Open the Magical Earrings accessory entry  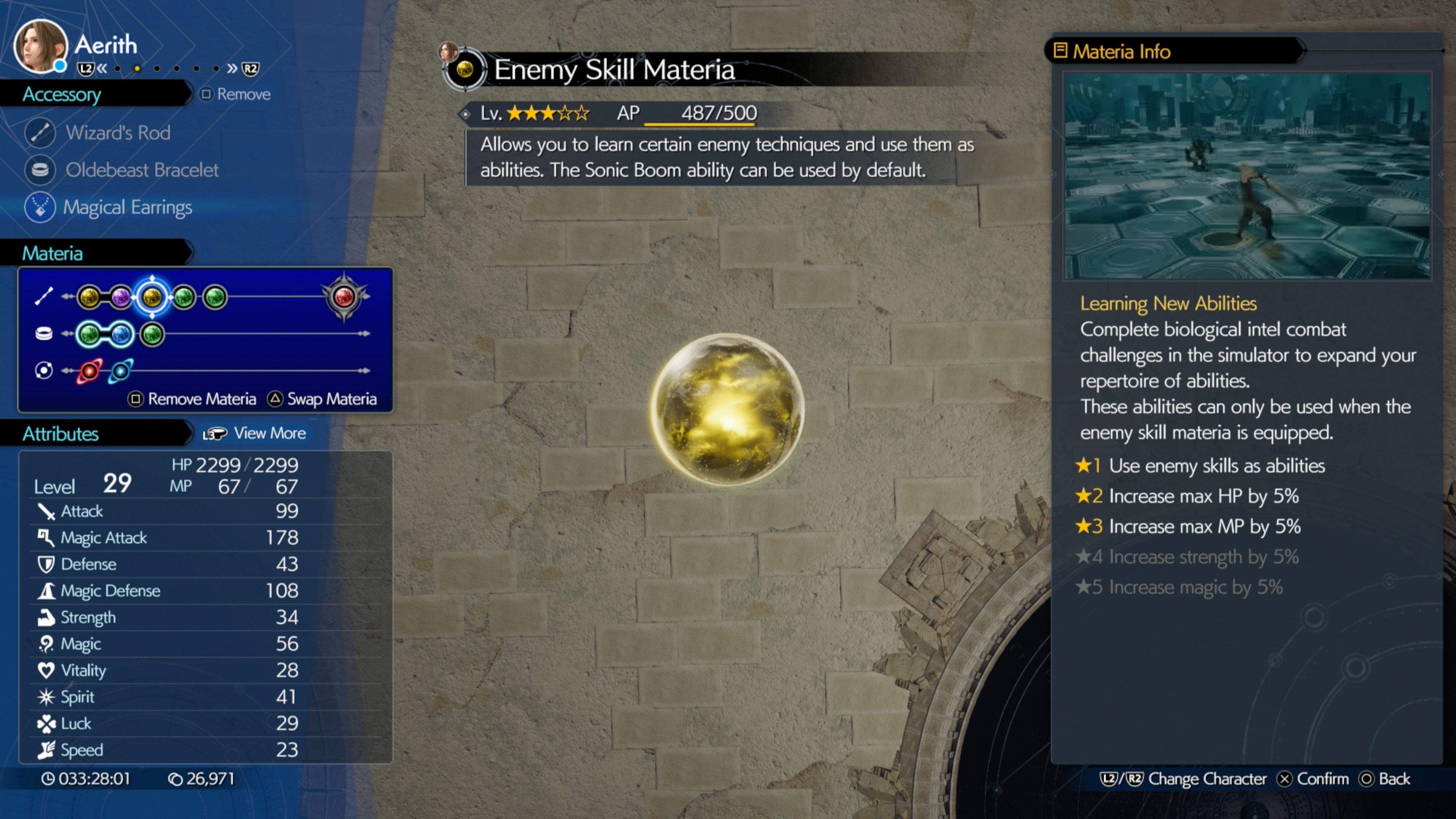tap(127, 207)
